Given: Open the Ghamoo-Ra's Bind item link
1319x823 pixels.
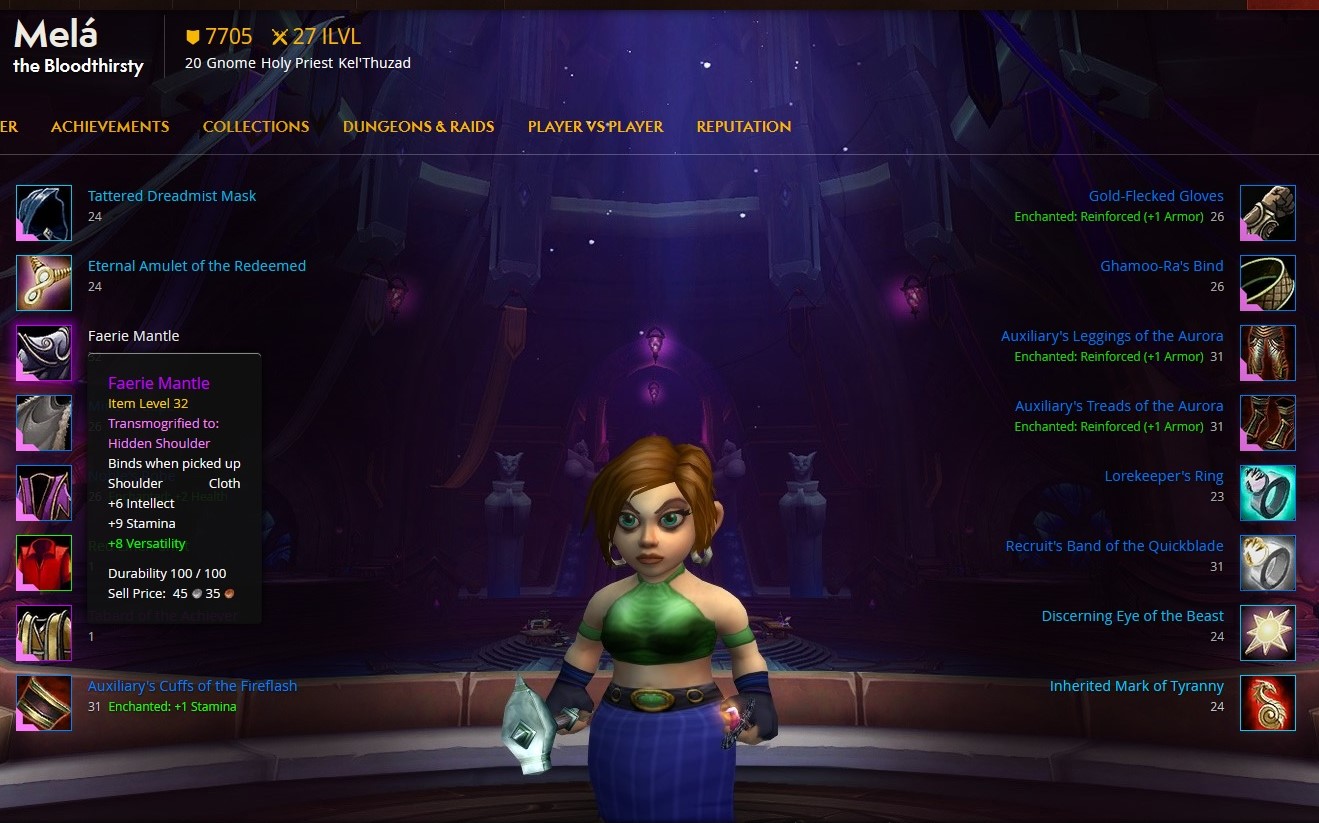Looking at the screenshot, I should [1161, 266].
